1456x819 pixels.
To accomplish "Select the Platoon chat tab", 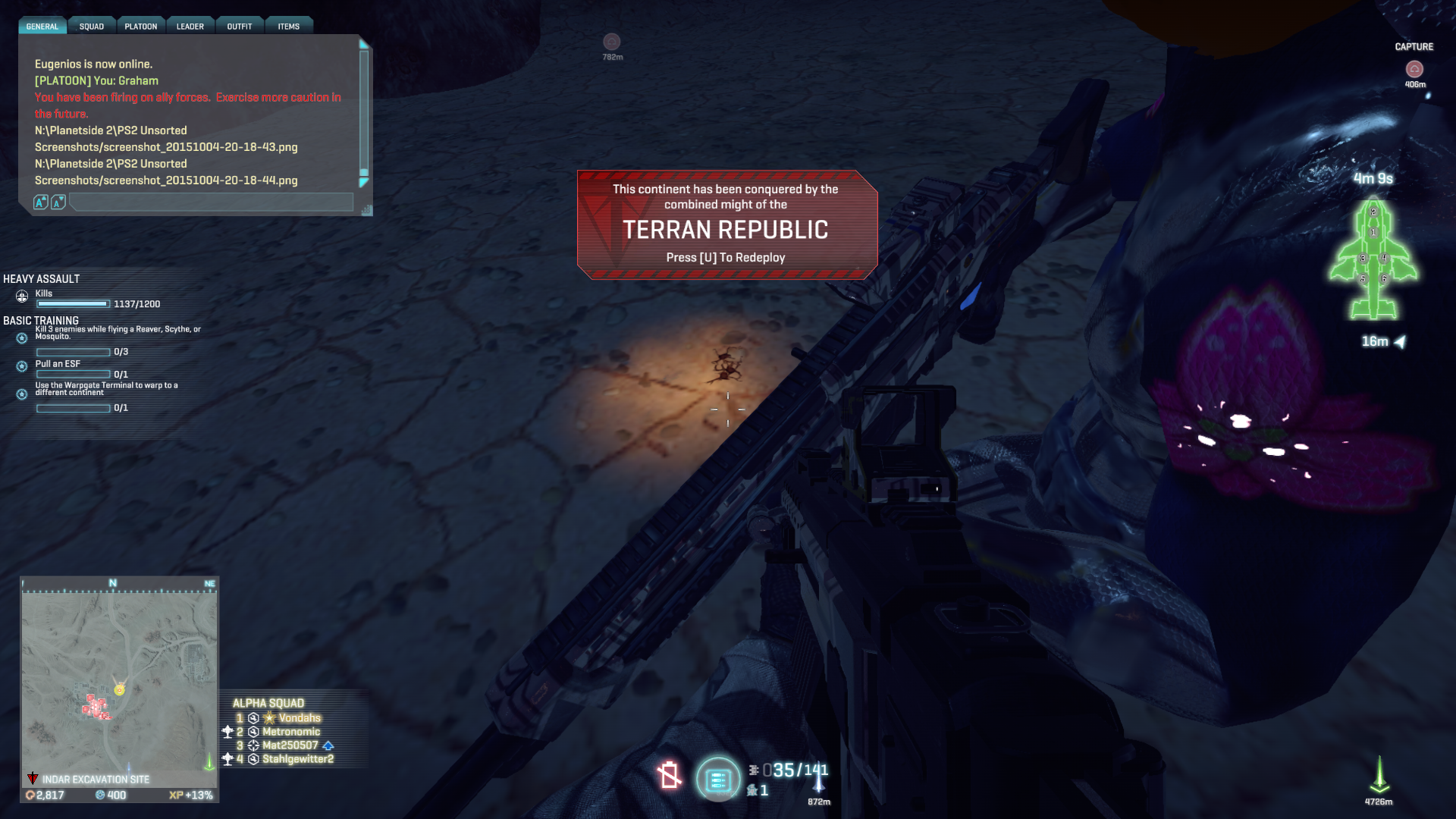I will [x=141, y=27].
